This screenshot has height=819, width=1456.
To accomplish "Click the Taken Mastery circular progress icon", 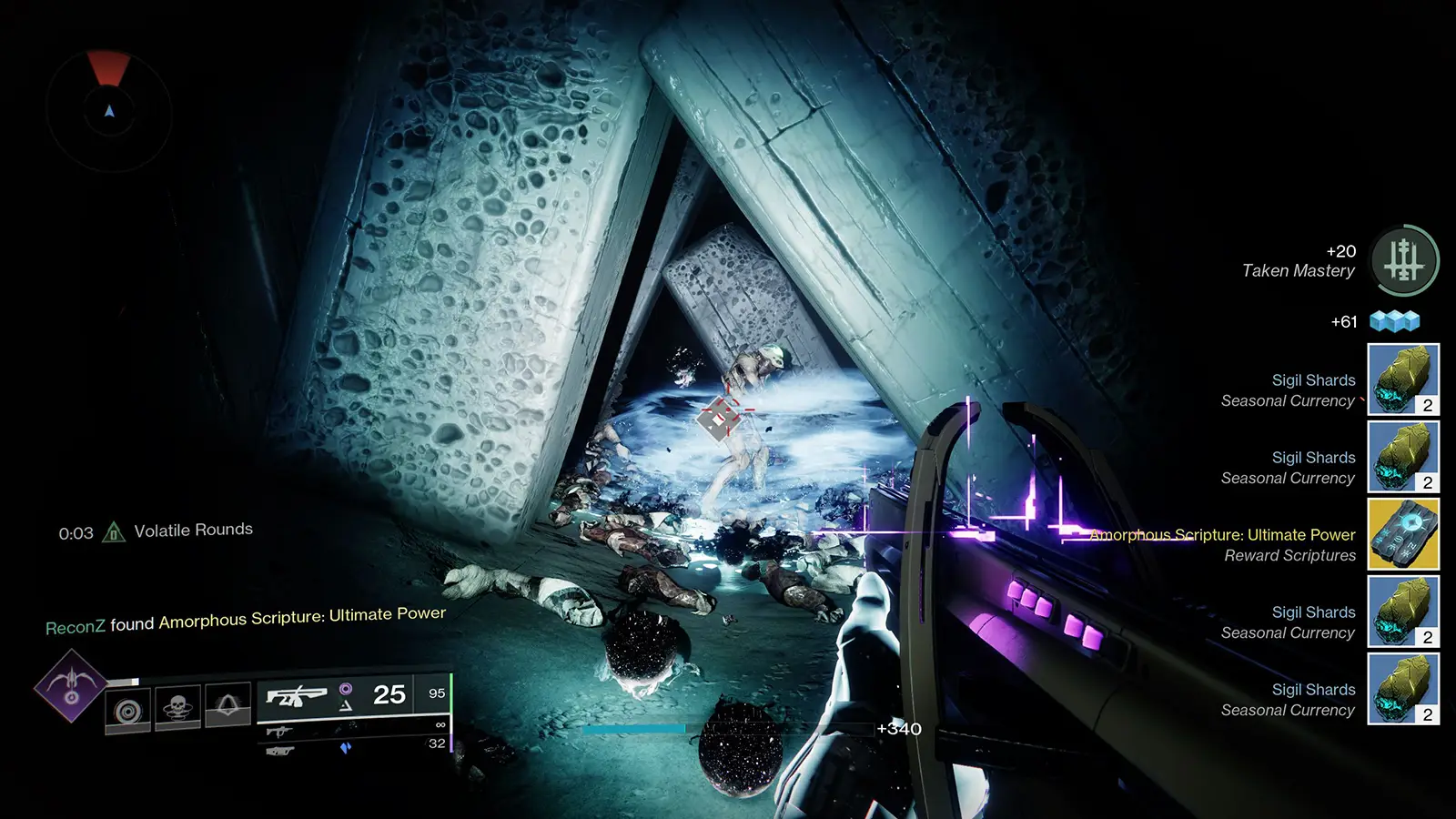I will (x=1405, y=260).
